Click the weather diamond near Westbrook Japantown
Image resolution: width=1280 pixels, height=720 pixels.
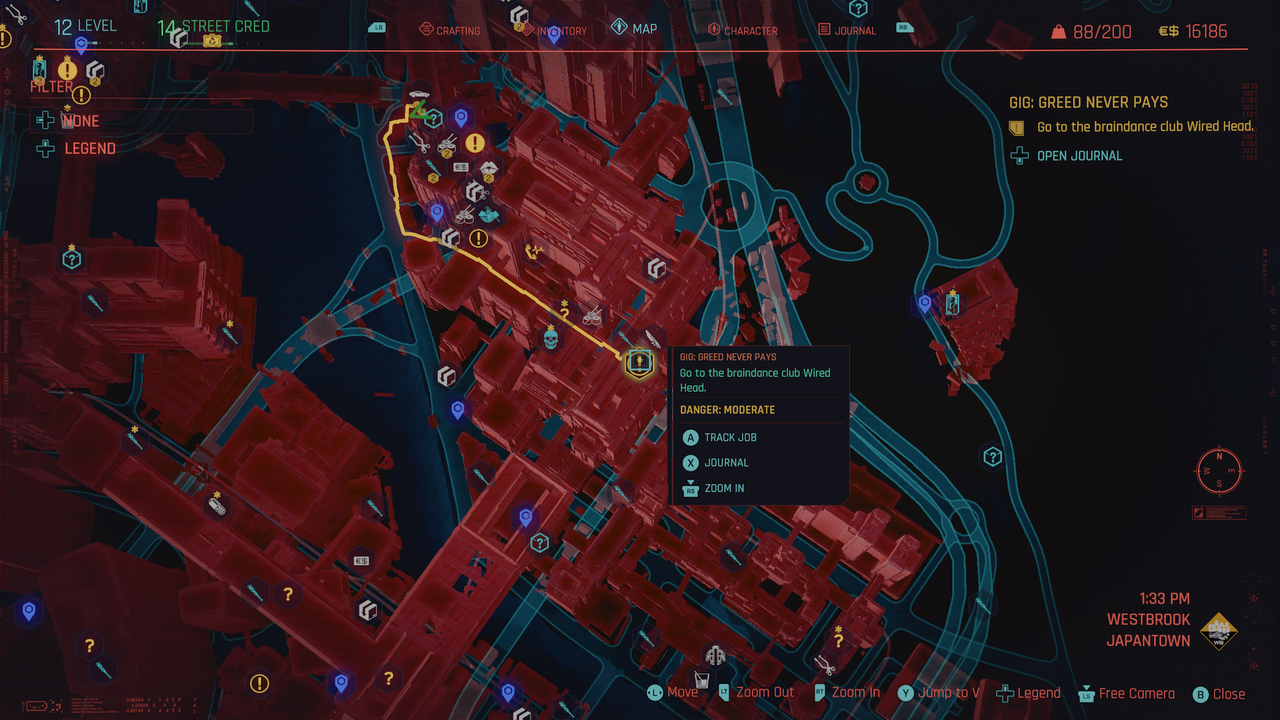[1219, 632]
